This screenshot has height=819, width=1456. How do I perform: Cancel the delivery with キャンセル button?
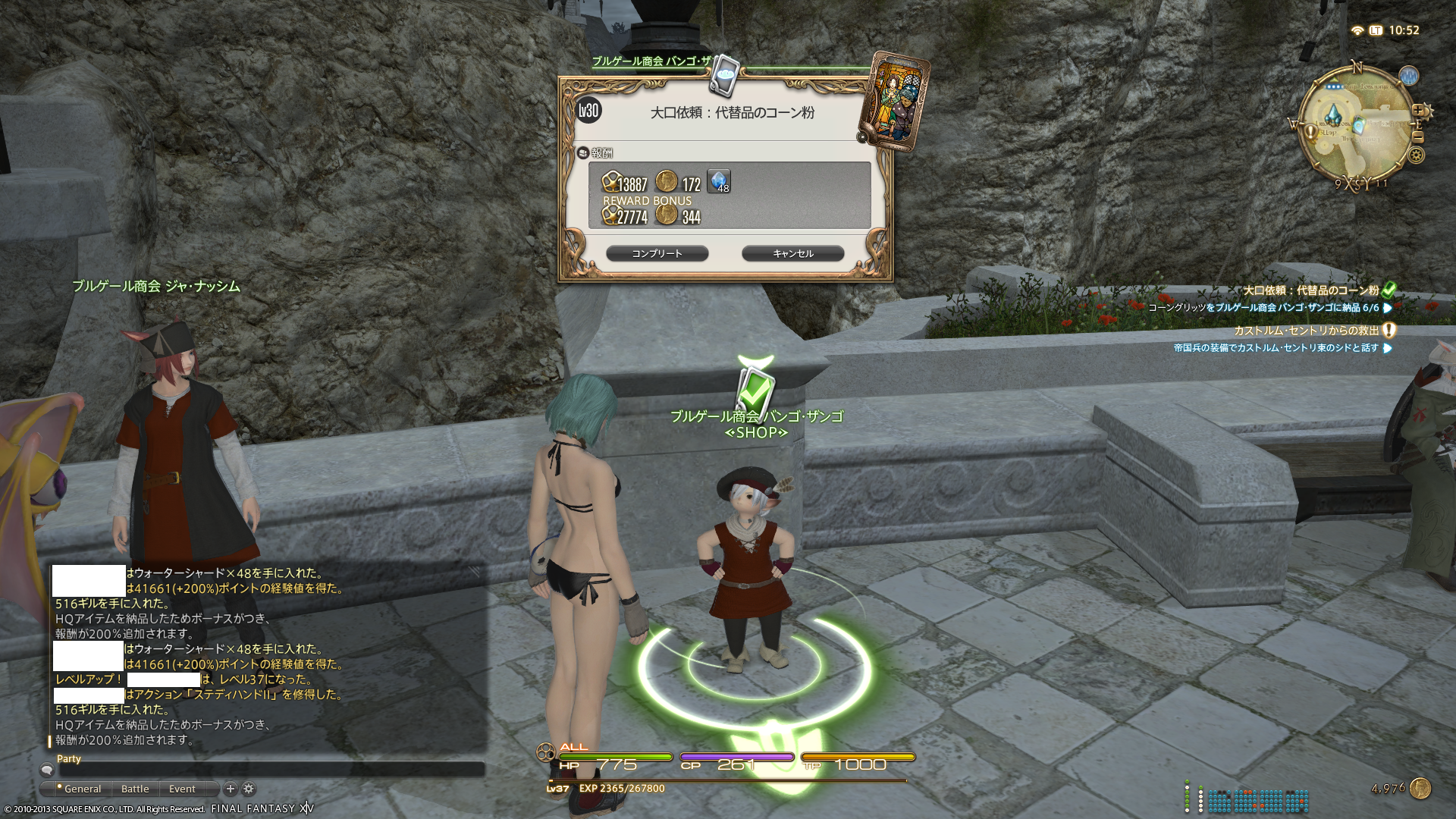point(792,253)
